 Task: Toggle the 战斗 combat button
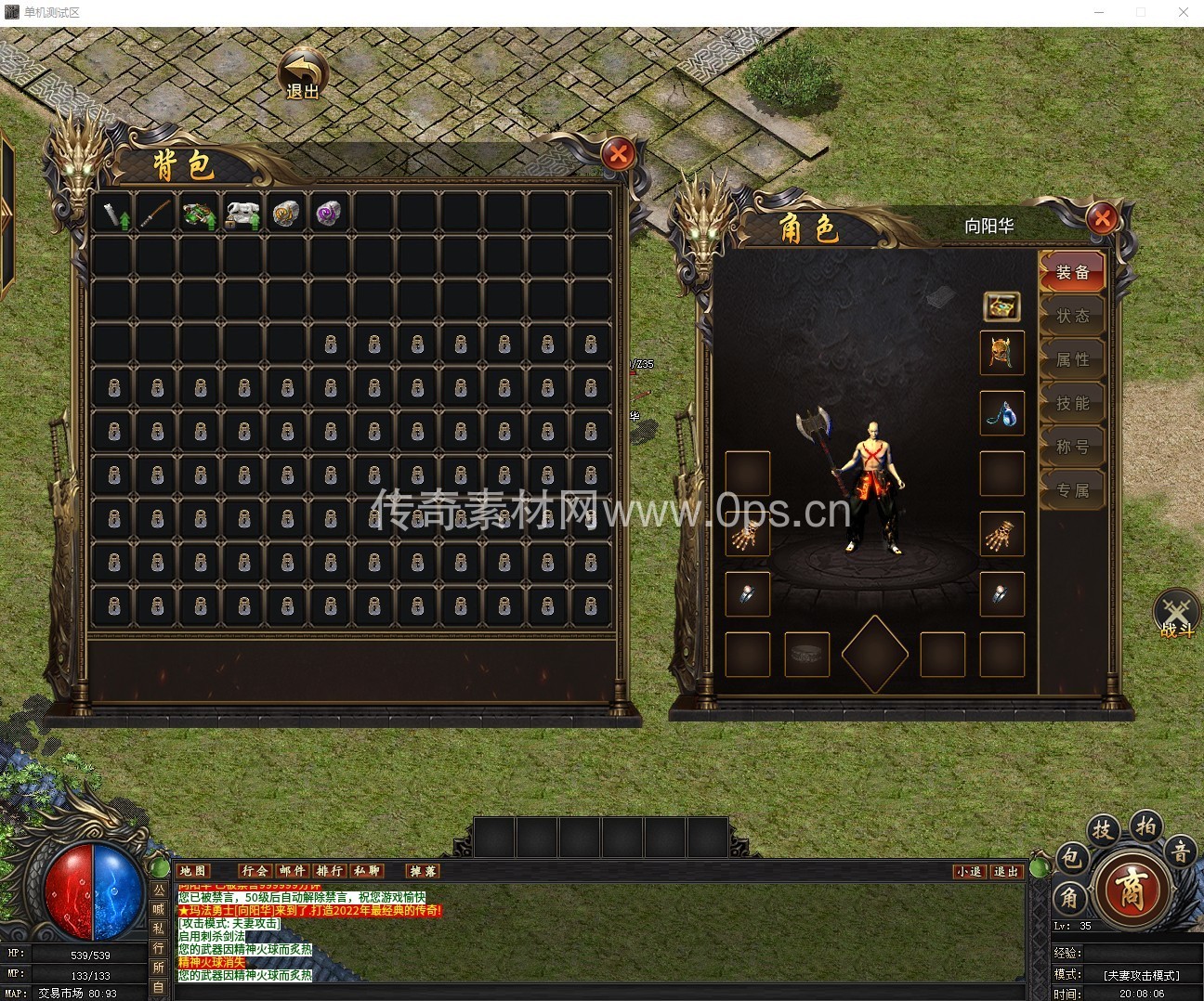click(1176, 613)
